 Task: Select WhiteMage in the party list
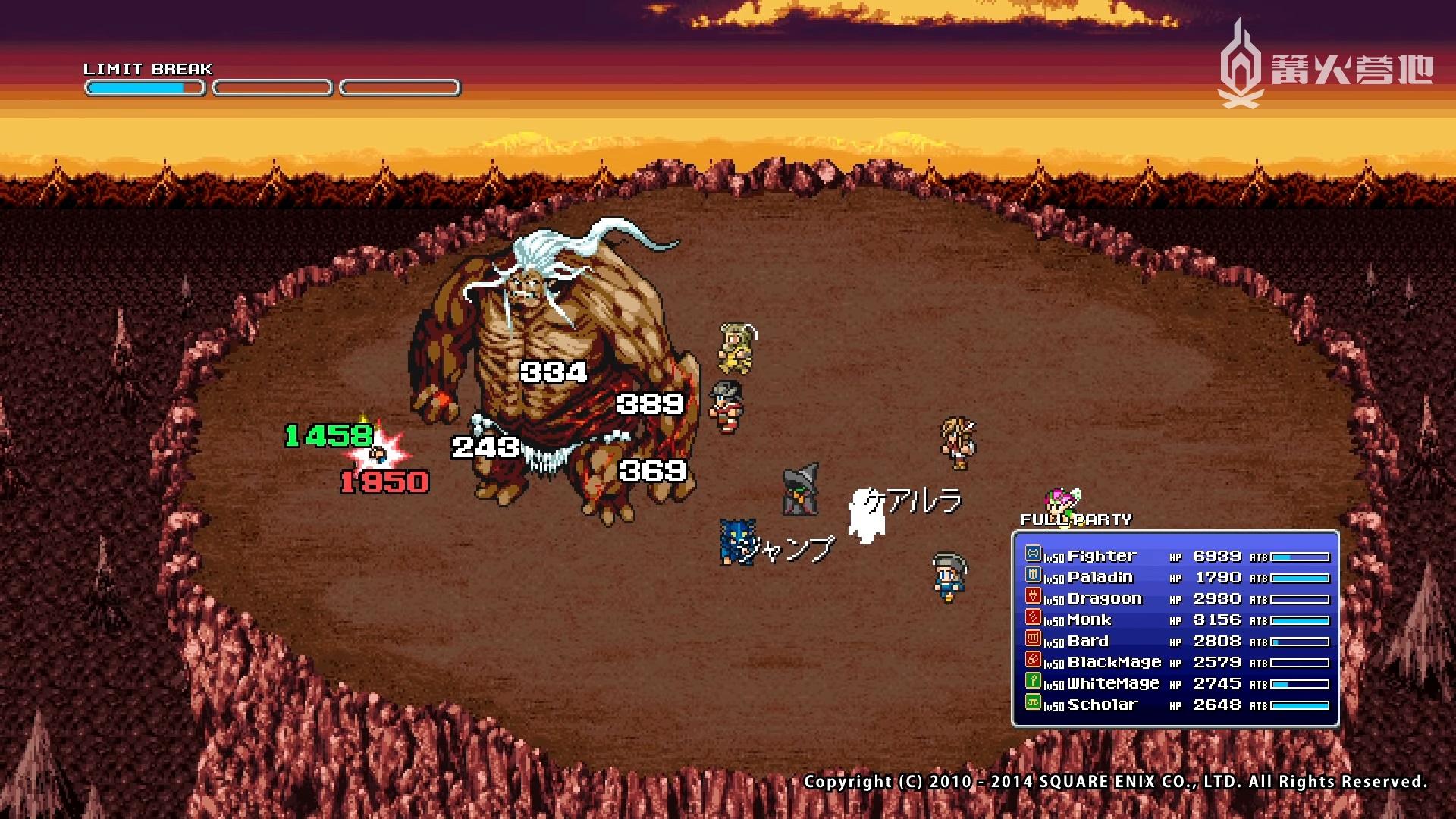click(1113, 684)
